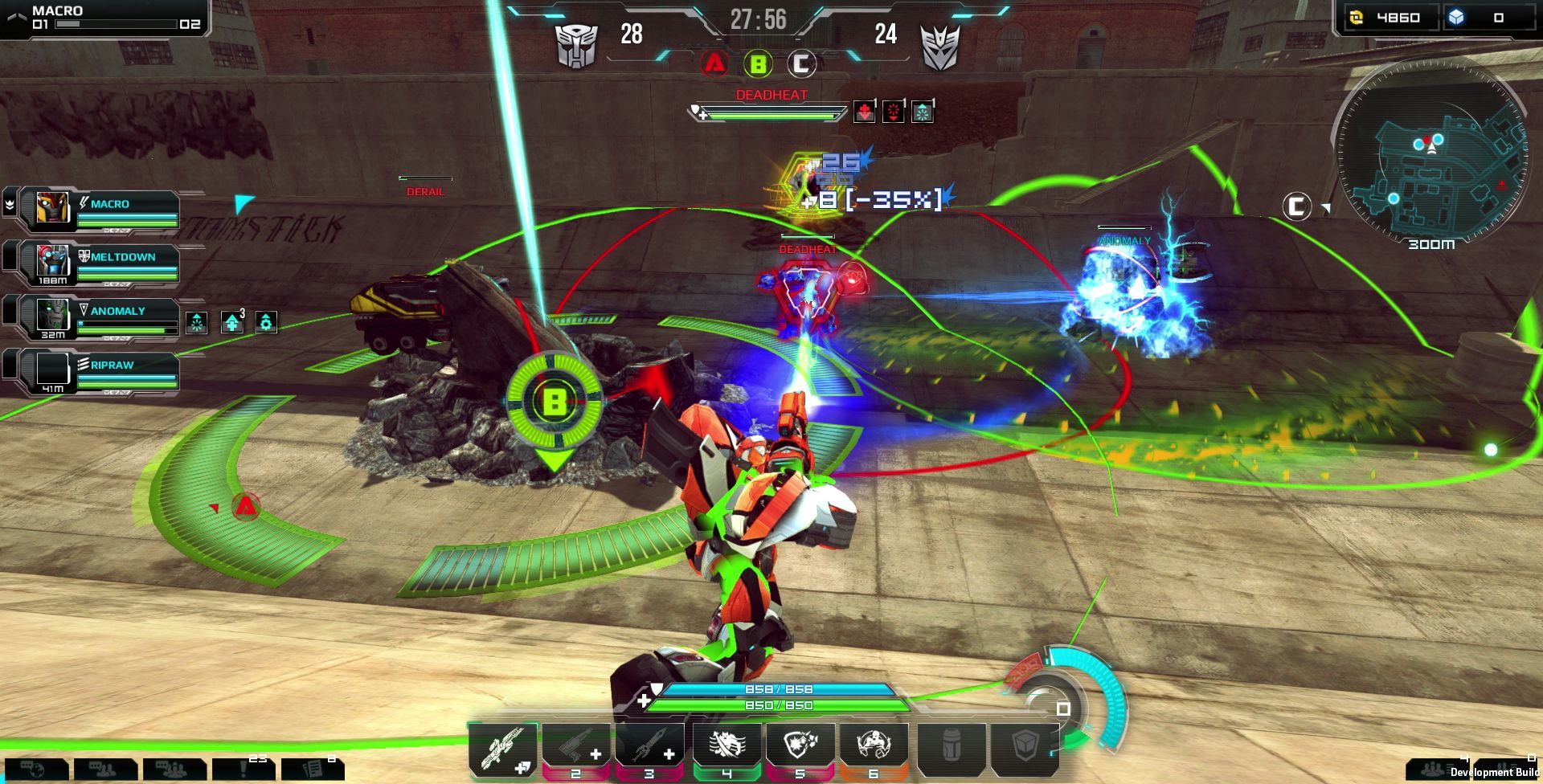Open the documents log button
Viewport: 1543px width, 784px height.
click(313, 770)
